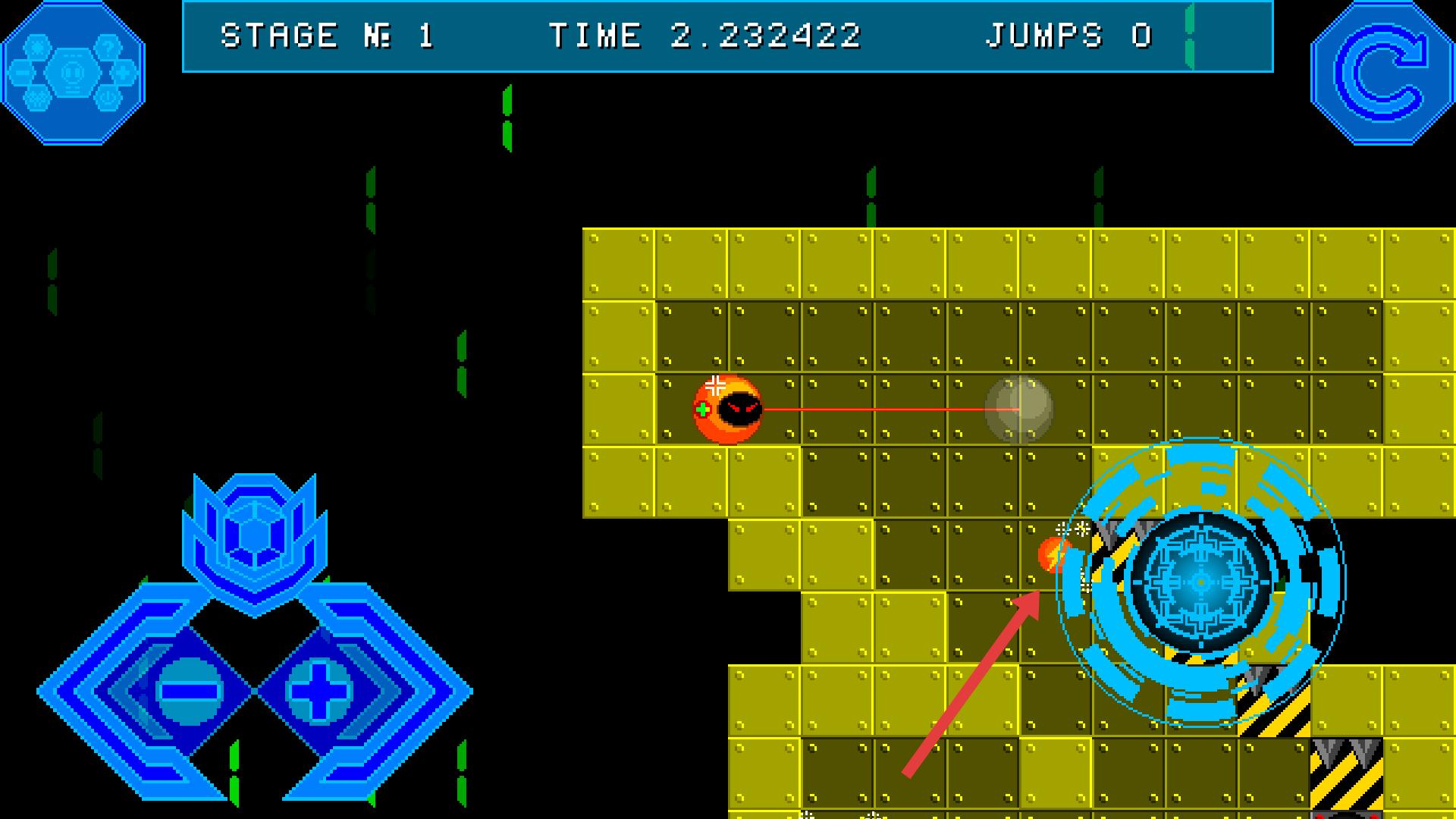
Task: Tap the minus control button
Action: 189,691
